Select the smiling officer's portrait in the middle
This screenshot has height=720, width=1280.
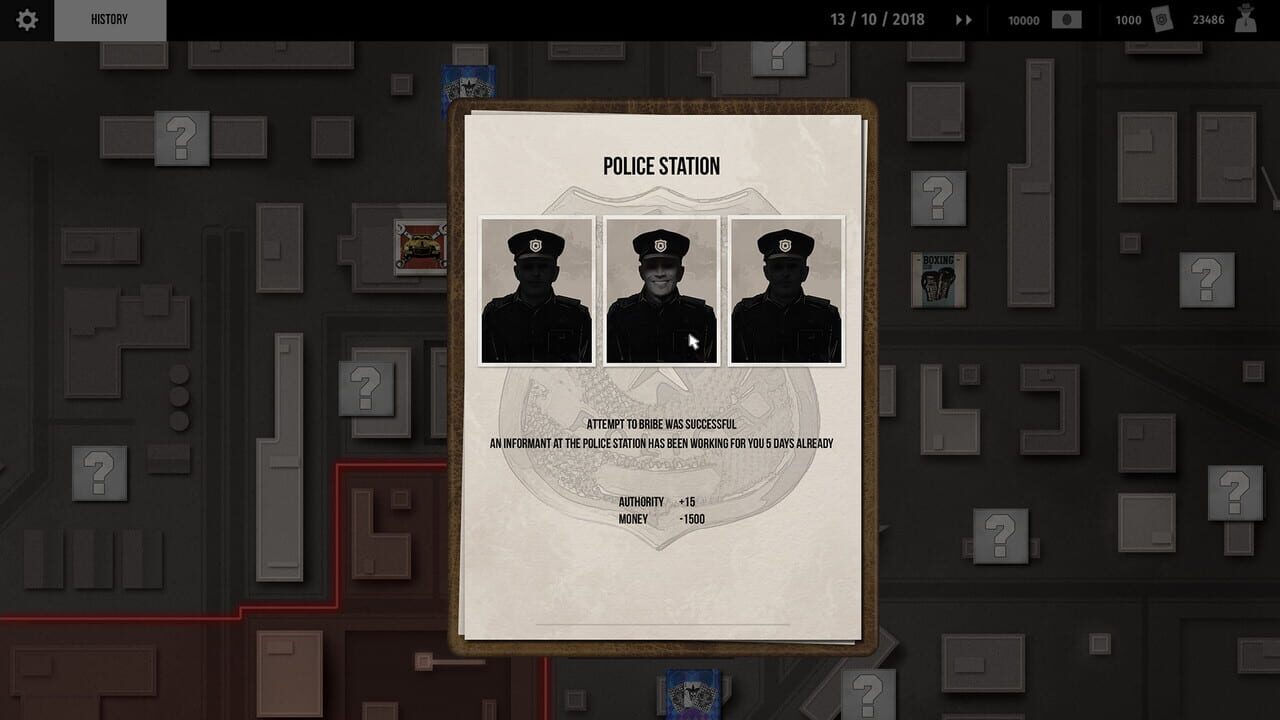click(661, 290)
